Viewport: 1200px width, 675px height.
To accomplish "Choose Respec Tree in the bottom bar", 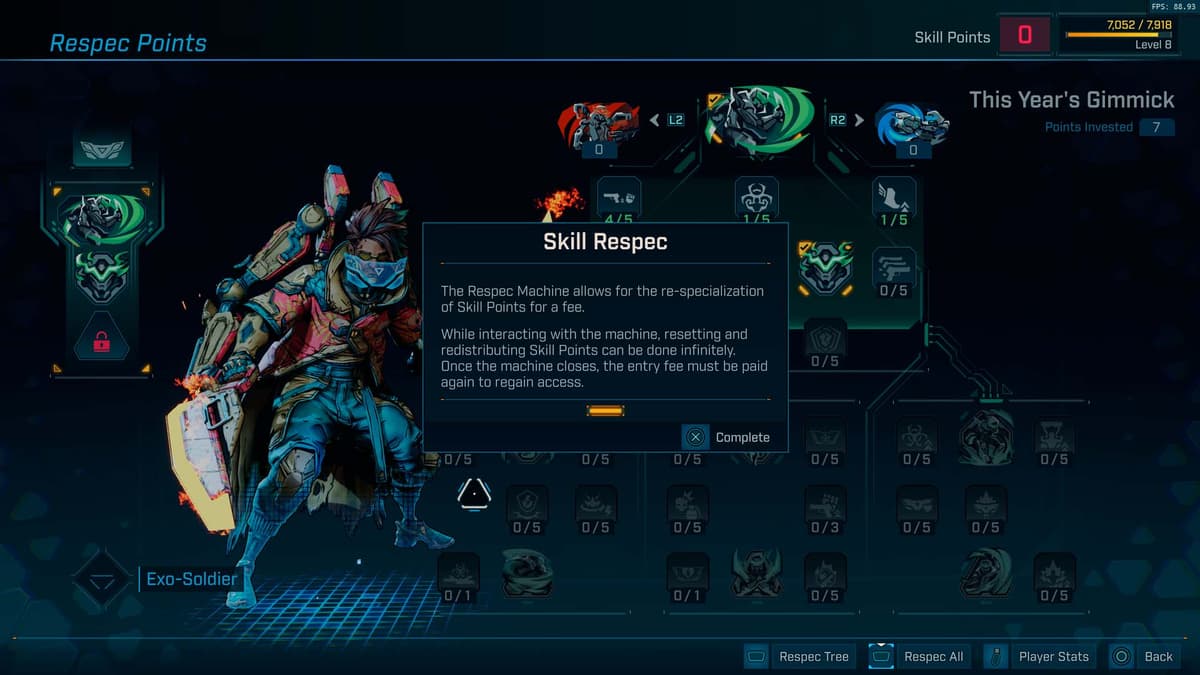I will pos(801,657).
